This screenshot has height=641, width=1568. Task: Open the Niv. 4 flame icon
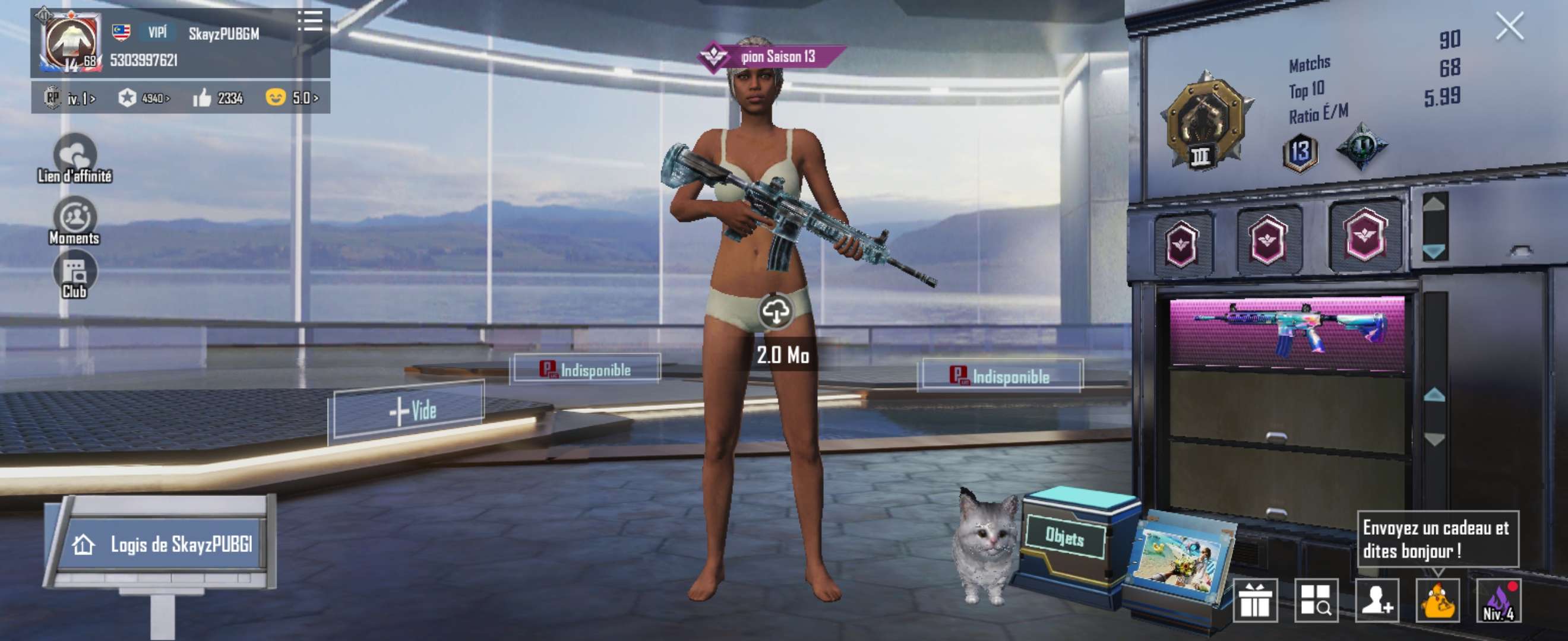1499,601
